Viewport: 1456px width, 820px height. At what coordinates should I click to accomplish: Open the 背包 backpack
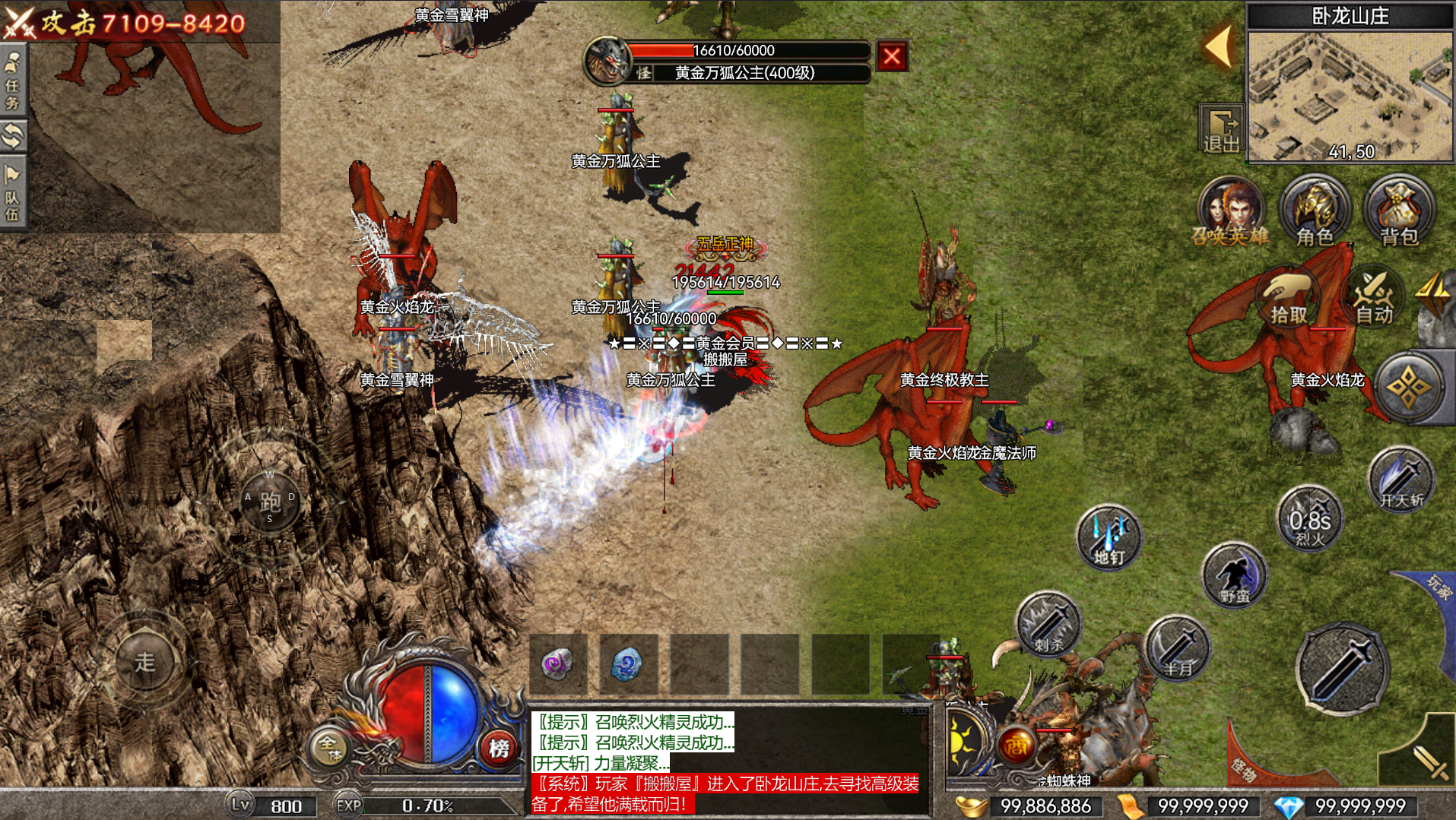pyautogui.click(x=1399, y=211)
